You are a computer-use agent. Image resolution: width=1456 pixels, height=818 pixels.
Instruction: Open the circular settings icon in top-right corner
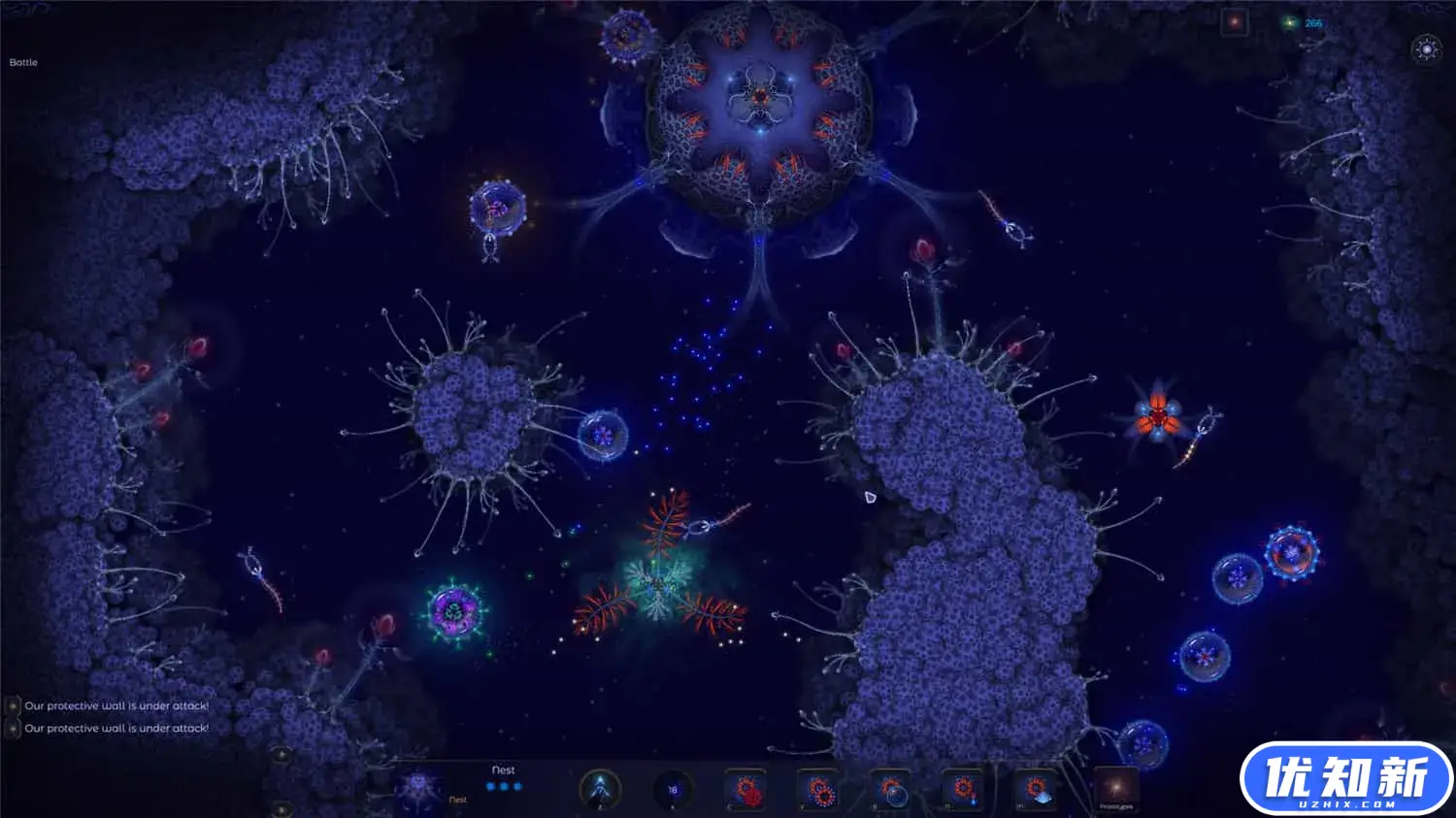[x=1425, y=48]
